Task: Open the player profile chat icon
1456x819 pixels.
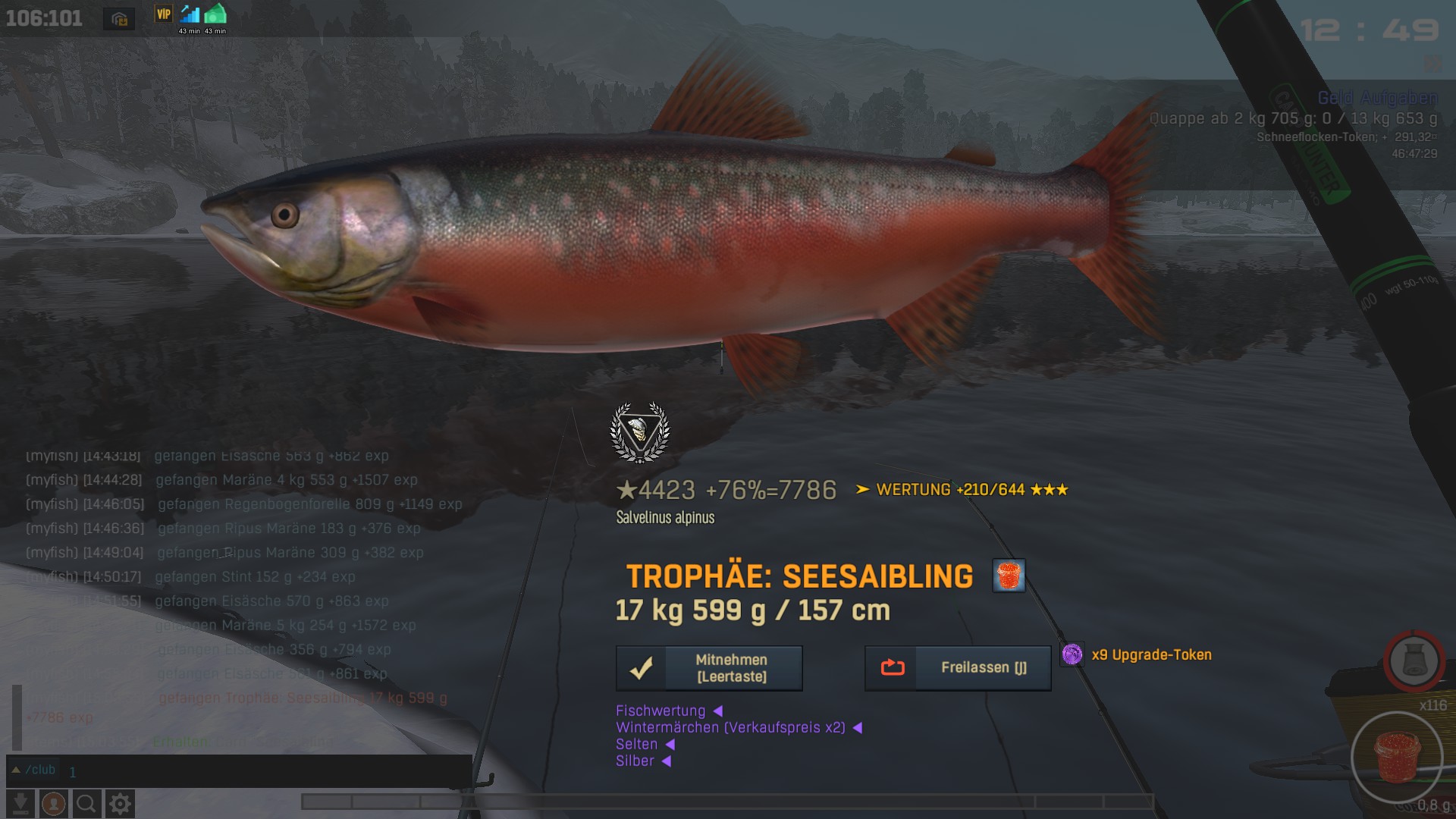Action: [x=53, y=803]
